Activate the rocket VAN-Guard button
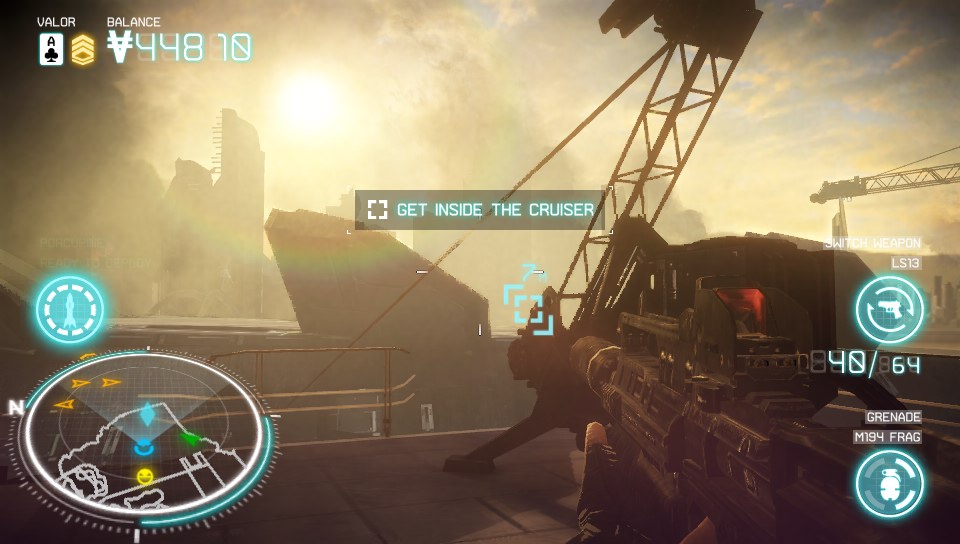This screenshot has width=960, height=544. [70, 310]
